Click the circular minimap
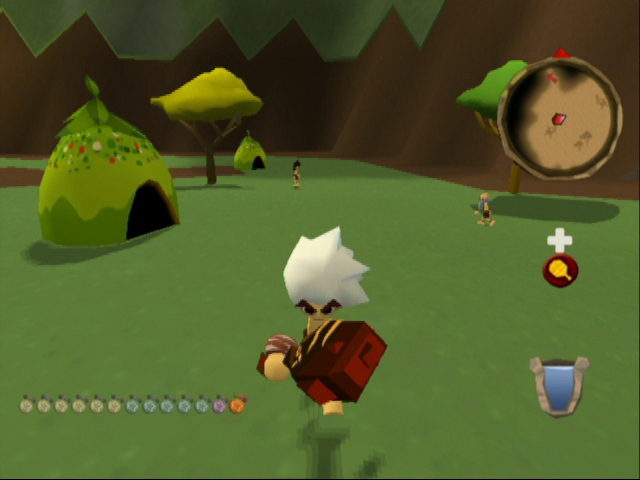This screenshot has height=480, width=640. click(x=559, y=118)
